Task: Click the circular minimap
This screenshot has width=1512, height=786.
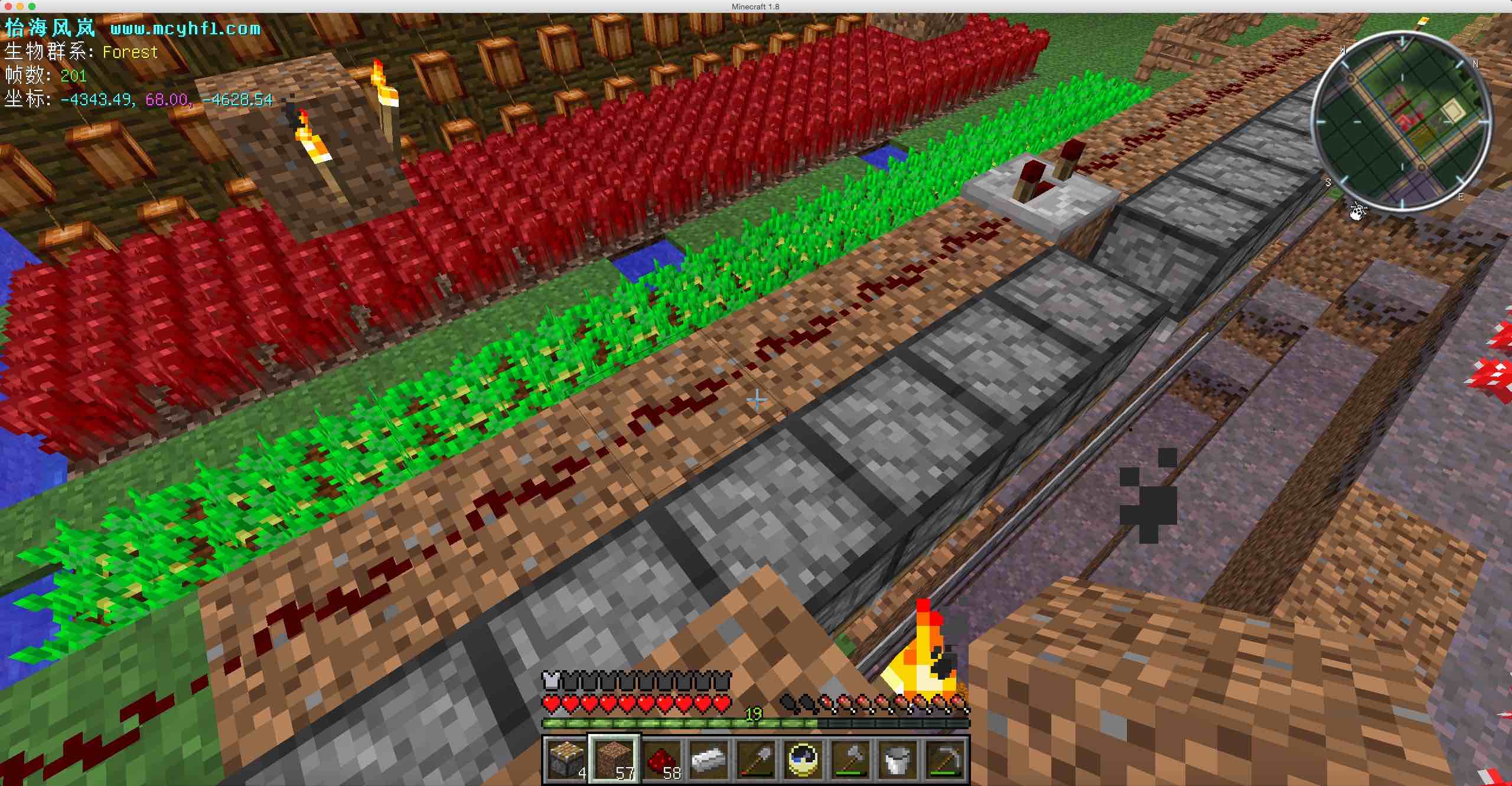Action: pos(1400,121)
